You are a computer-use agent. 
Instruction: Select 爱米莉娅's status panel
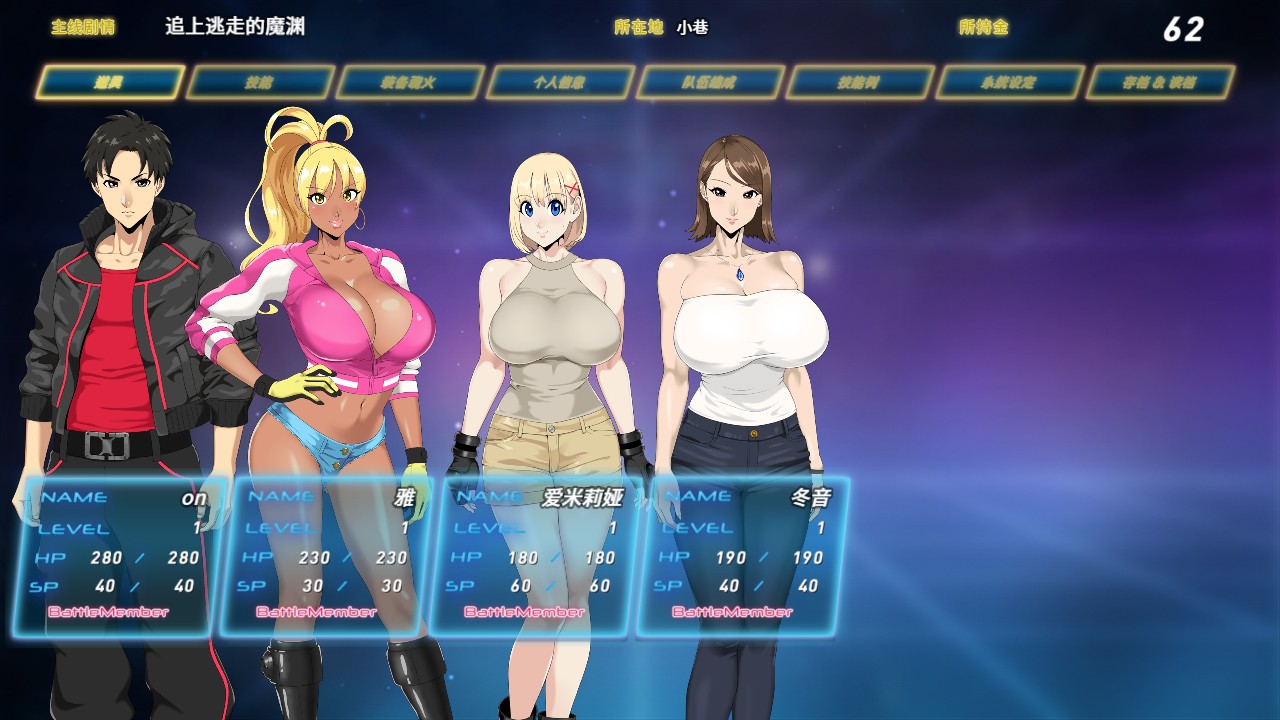coord(535,556)
